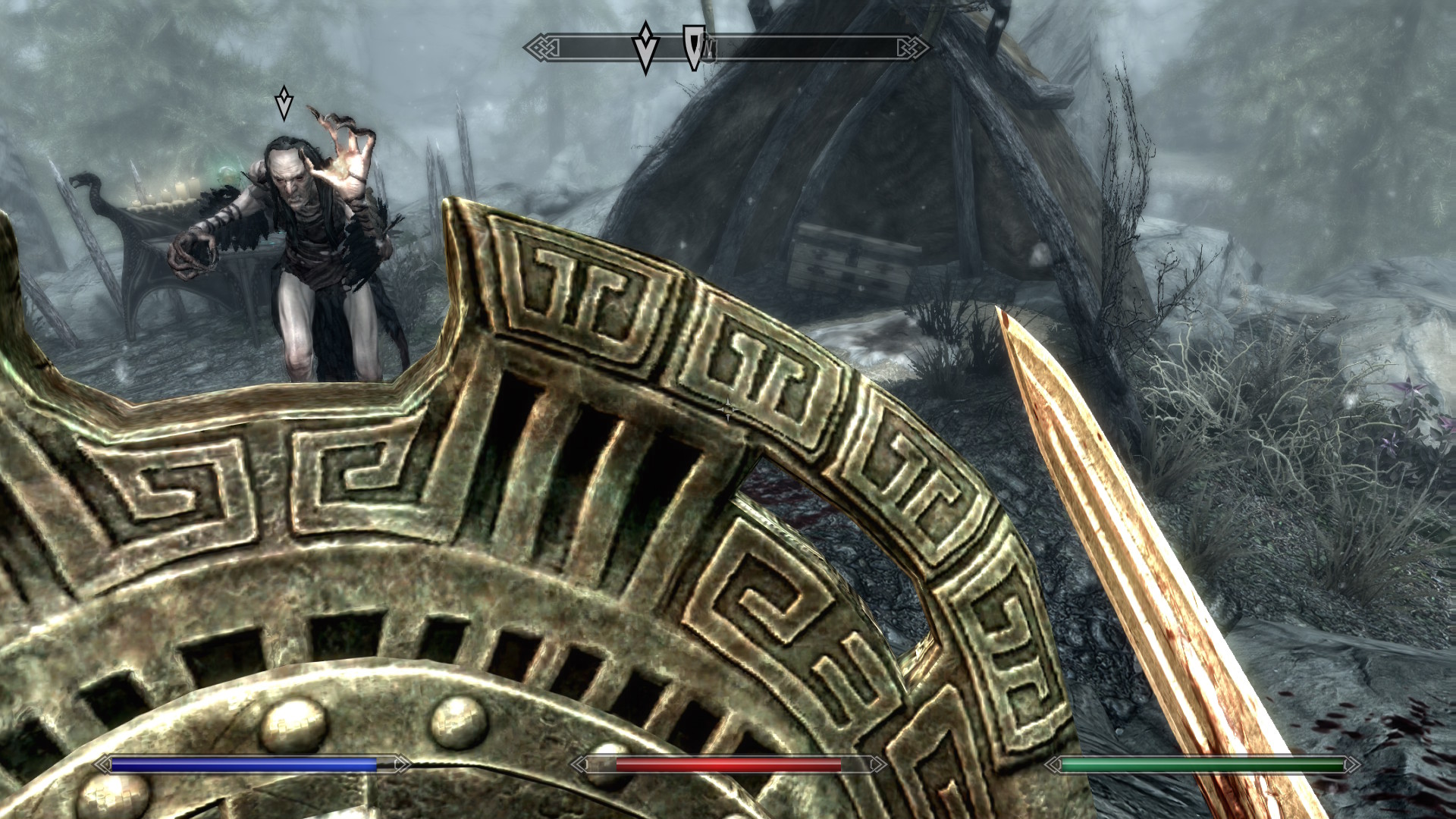Click the quest arrow marker on the compass
Screen dimensions: 1456x819
tap(645, 47)
